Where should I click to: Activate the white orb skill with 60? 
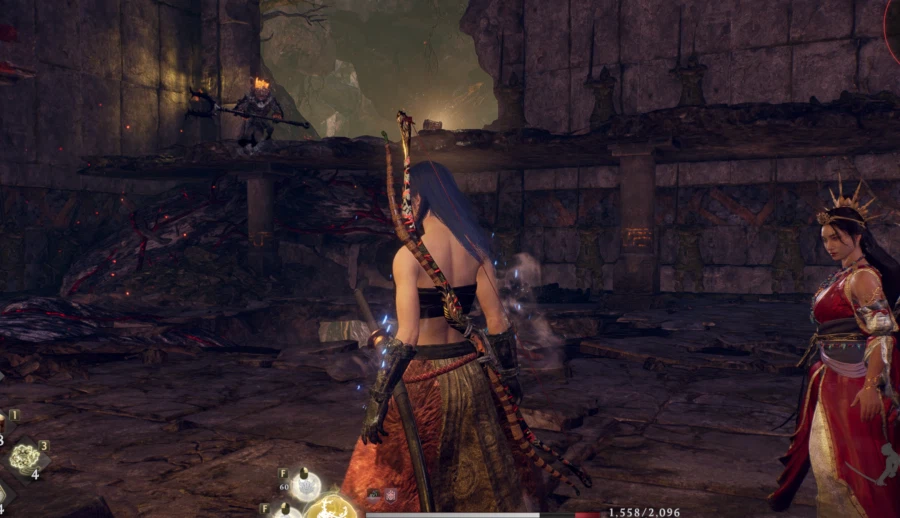pyautogui.click(x=306, y=486)
